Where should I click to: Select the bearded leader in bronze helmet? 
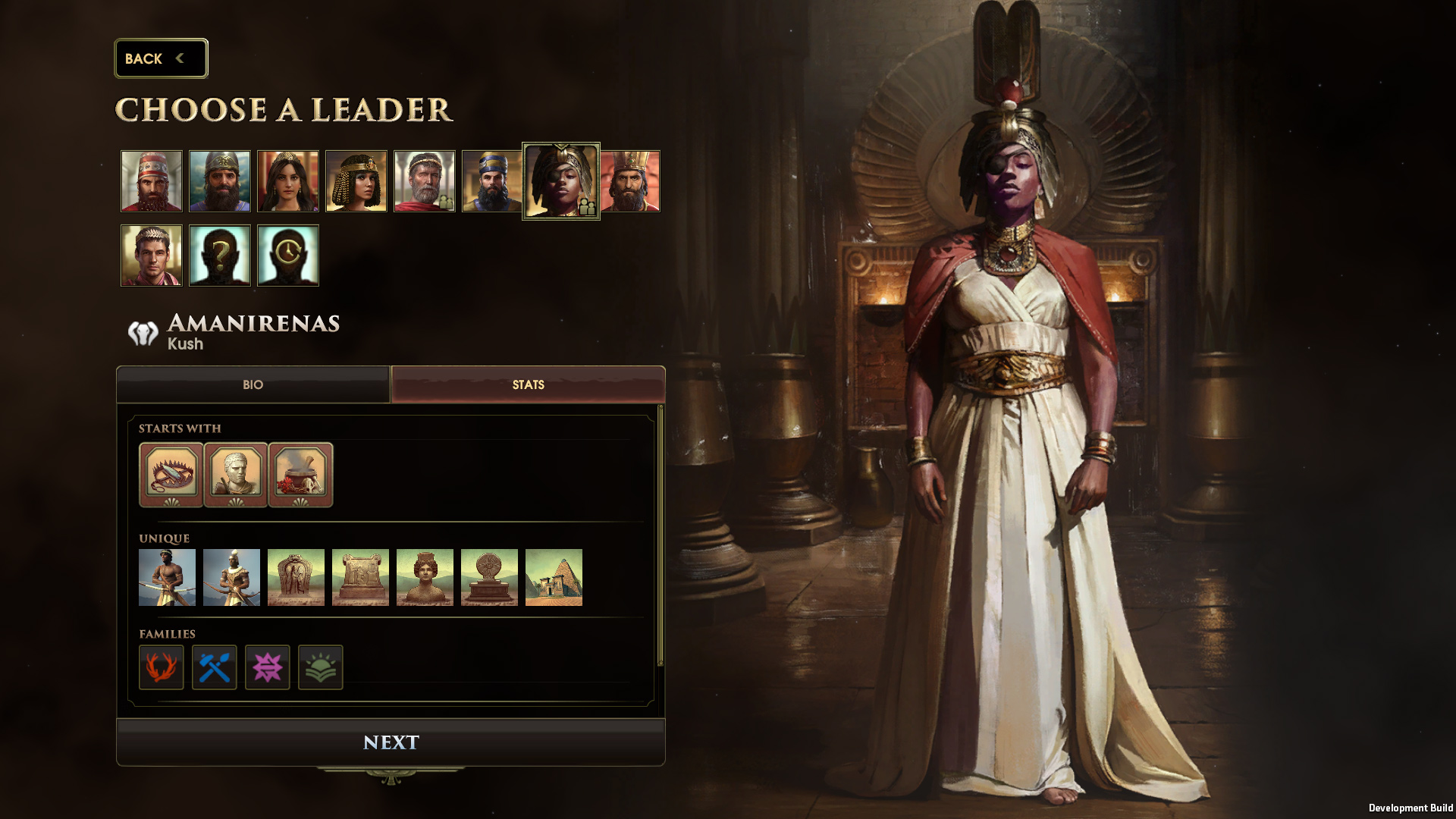coord(220,181)
